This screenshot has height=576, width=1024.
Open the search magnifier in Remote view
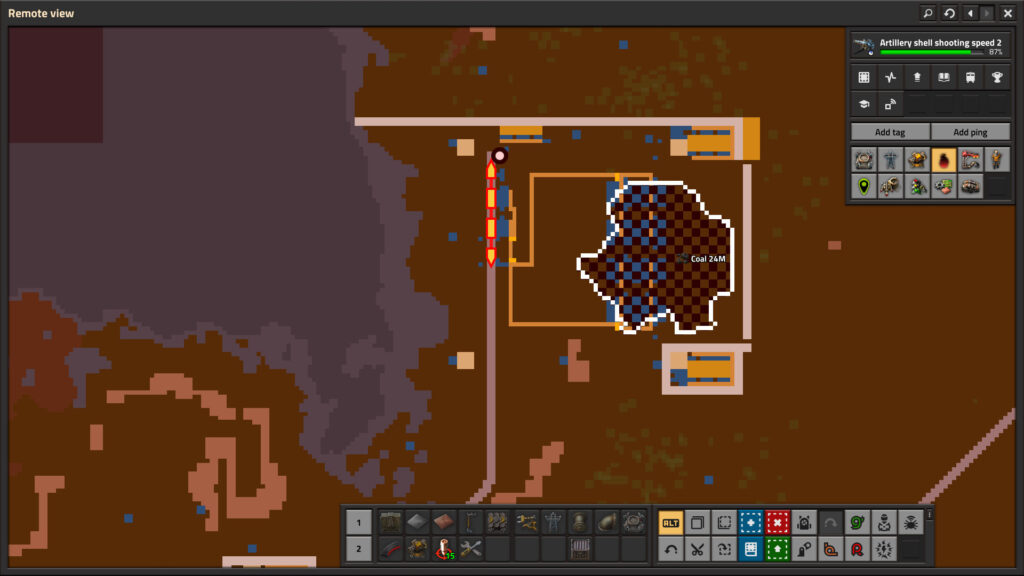click(x=928, y=13)
